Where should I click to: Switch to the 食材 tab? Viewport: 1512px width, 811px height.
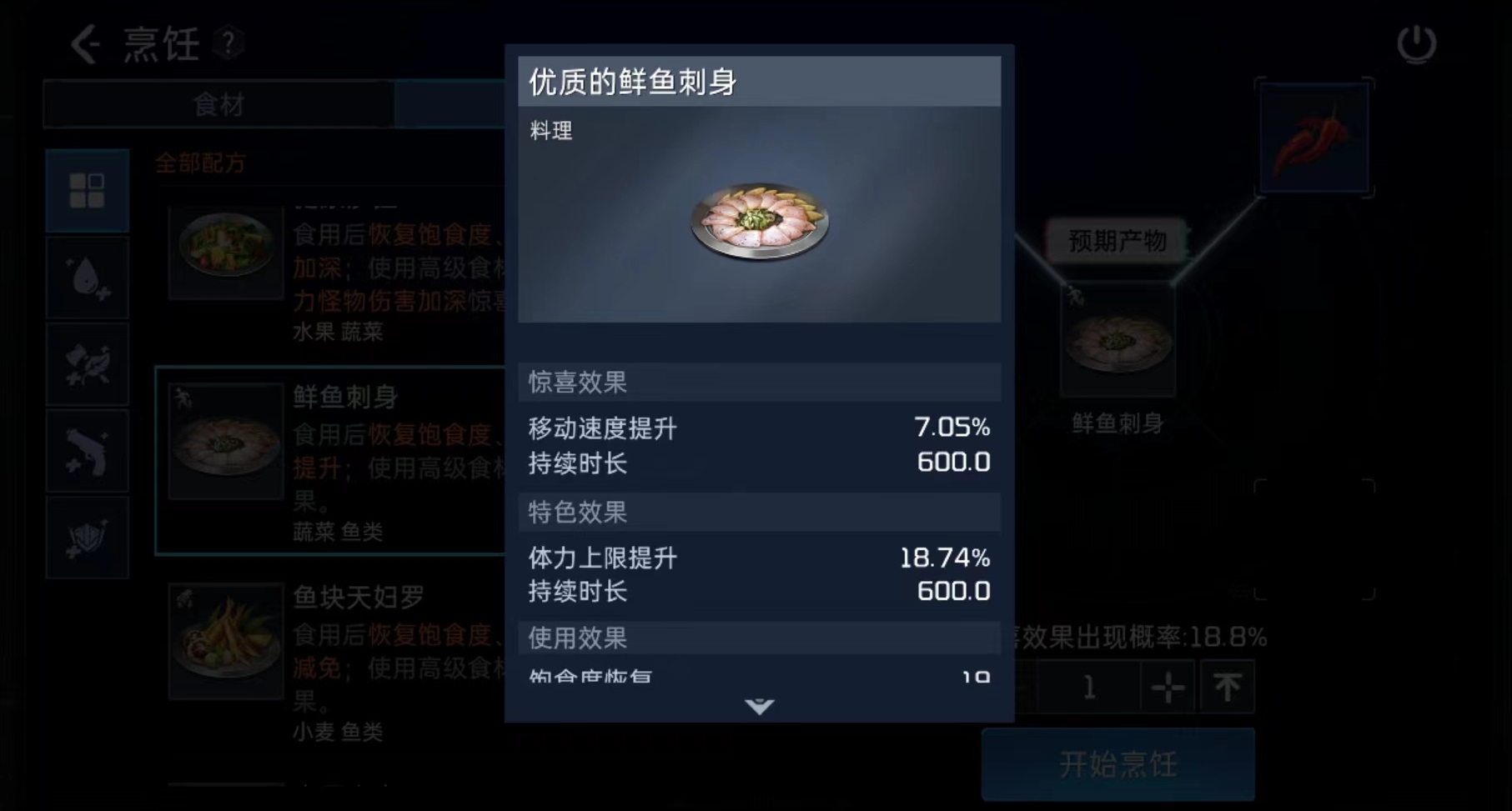220,103
